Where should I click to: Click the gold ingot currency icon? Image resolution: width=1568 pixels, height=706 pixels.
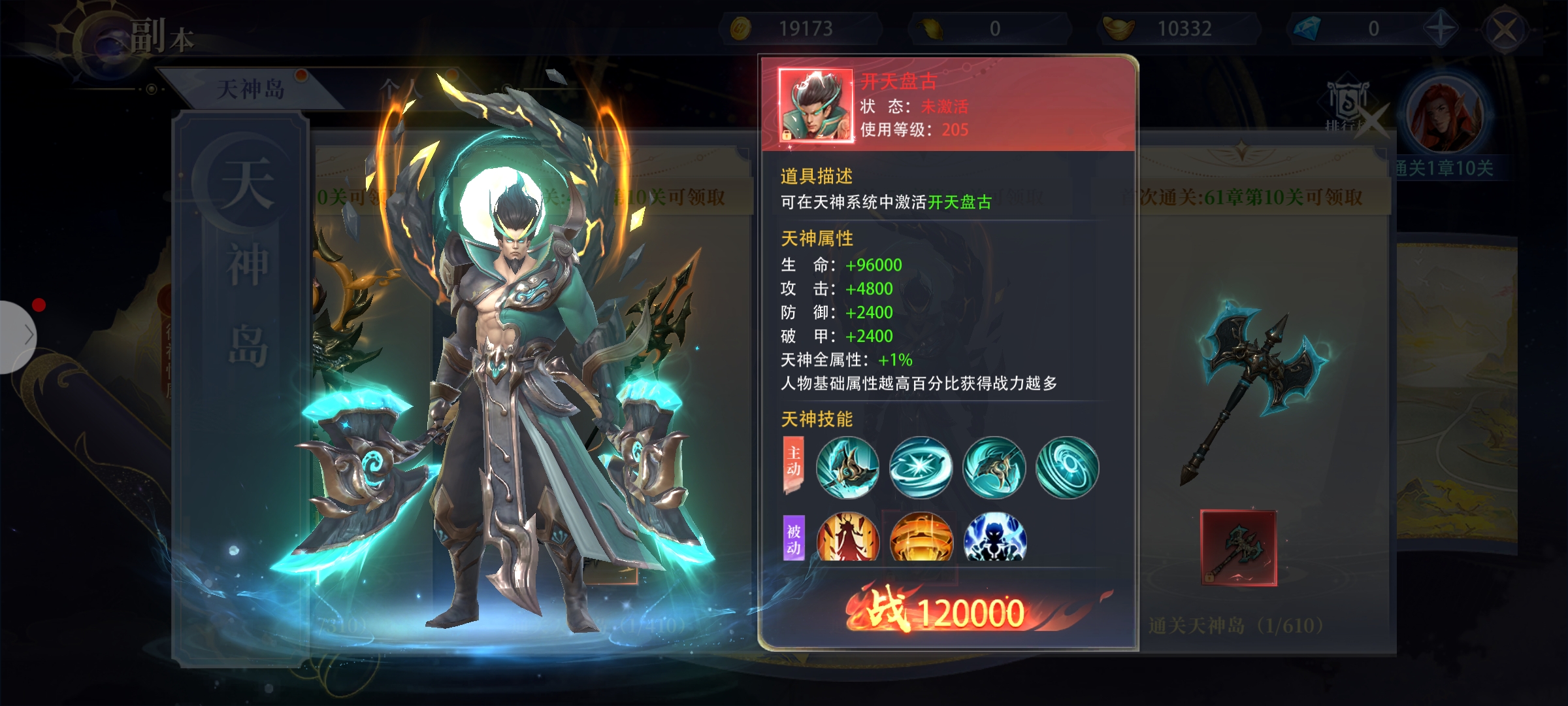[1119, 29]
